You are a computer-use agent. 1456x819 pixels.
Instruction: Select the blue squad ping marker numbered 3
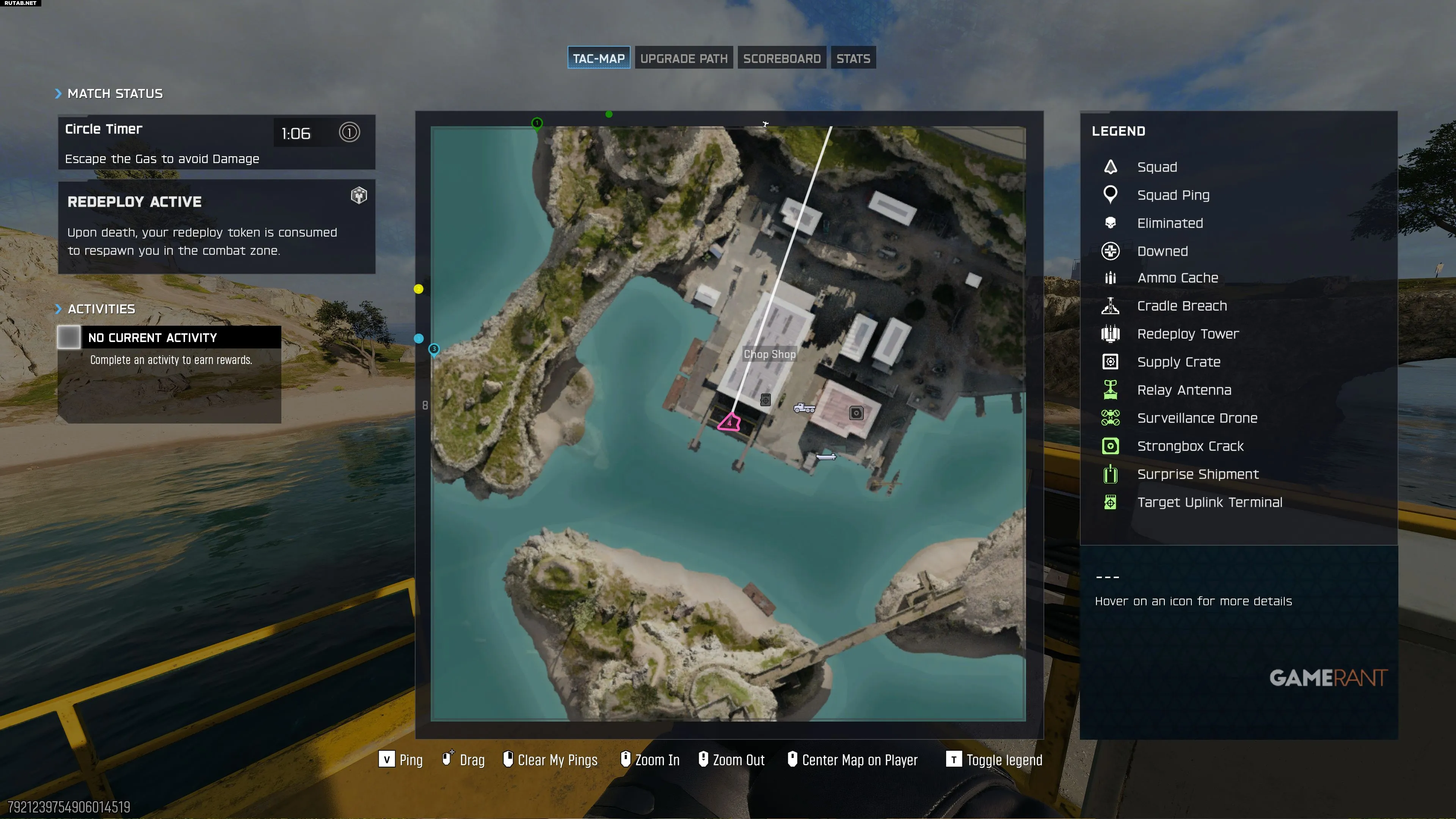click(x=434, y=350)
